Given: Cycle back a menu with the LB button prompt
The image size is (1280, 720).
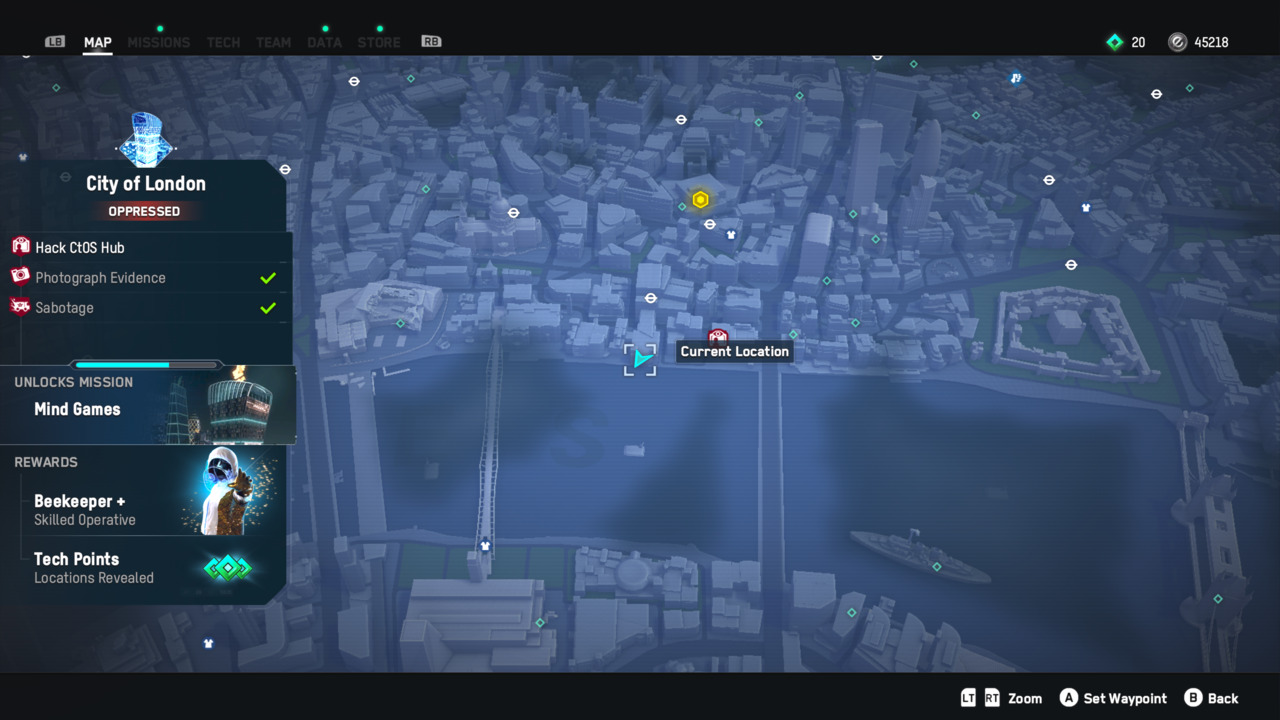Looking at the screenshot, I should click(x=54, y=42).
